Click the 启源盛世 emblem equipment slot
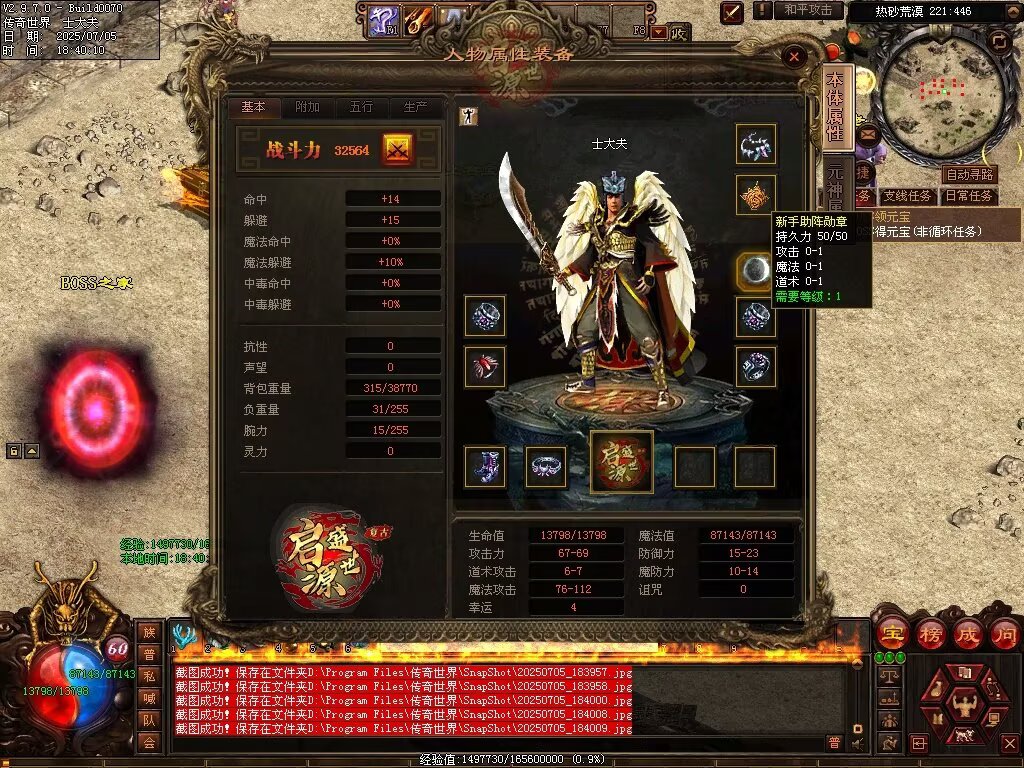1024x768 pixels. click(621, 462)
